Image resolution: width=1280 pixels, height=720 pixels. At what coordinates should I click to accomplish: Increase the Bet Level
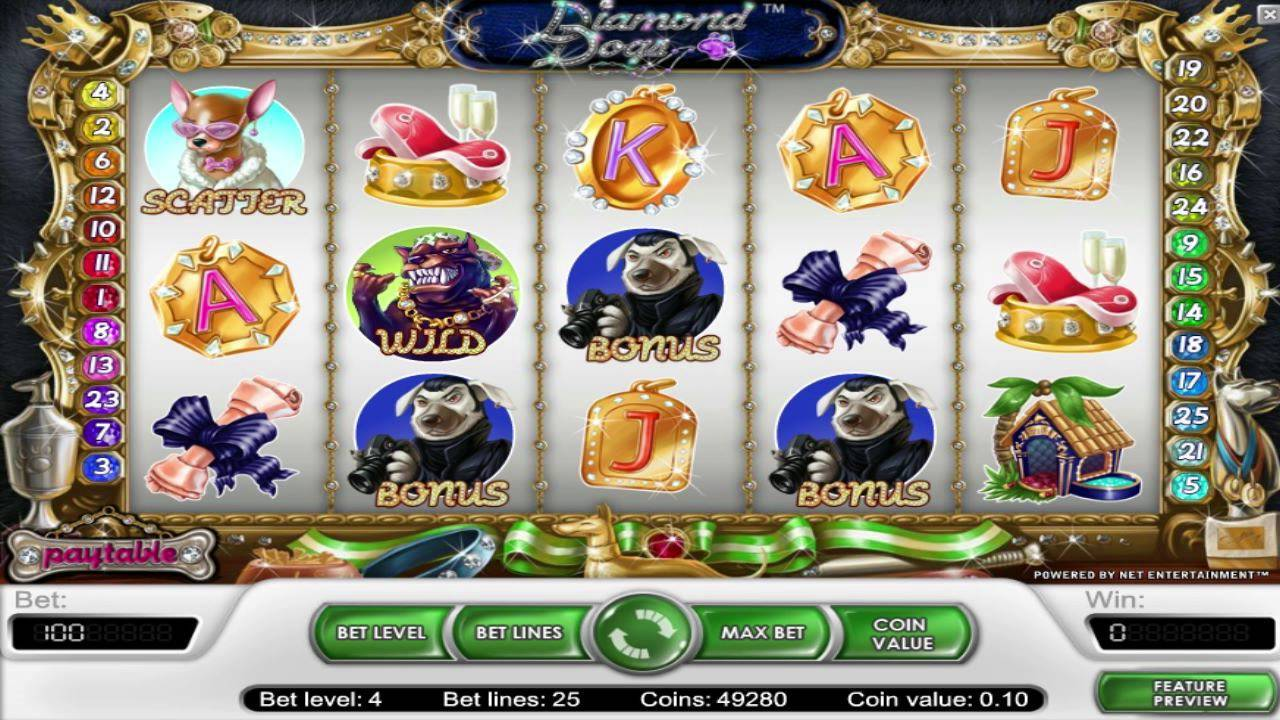click(381, 633)
